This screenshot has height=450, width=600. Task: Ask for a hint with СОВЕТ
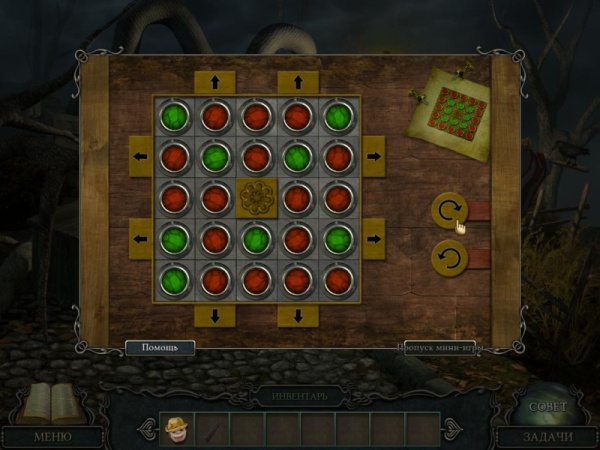coord(547,407)
